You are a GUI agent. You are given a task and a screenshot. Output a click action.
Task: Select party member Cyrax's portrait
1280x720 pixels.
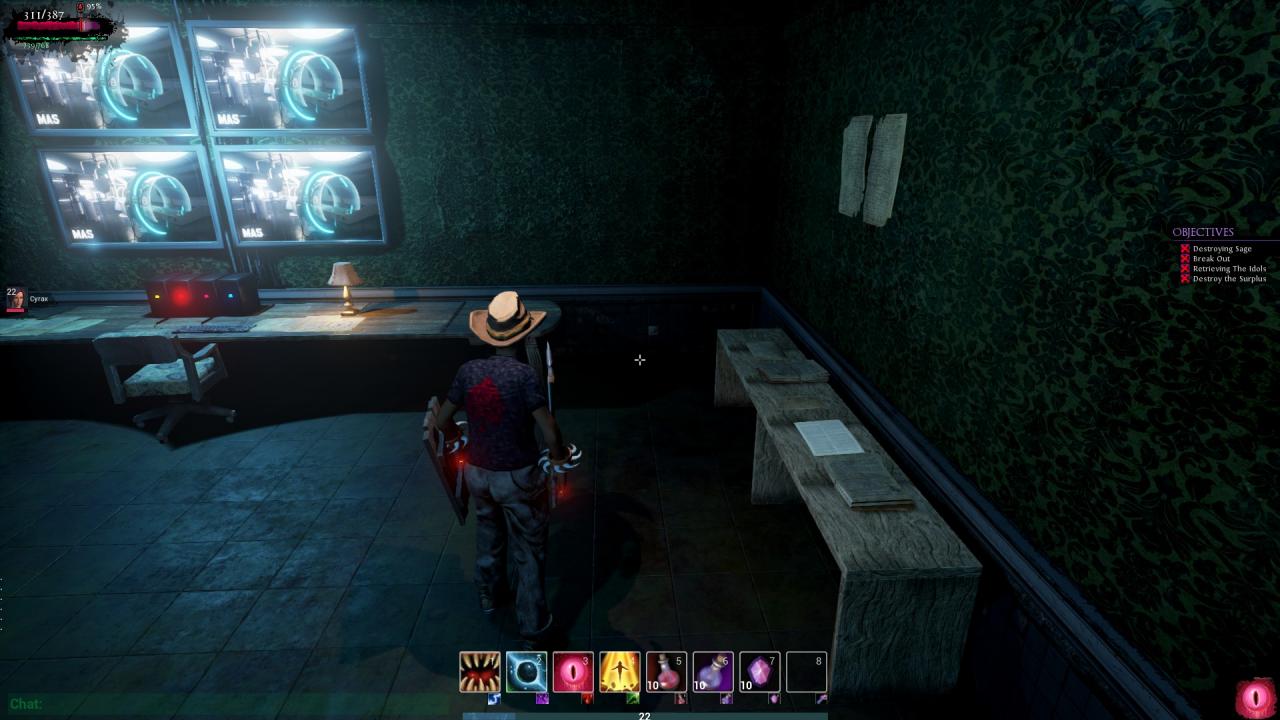(15, 299)
